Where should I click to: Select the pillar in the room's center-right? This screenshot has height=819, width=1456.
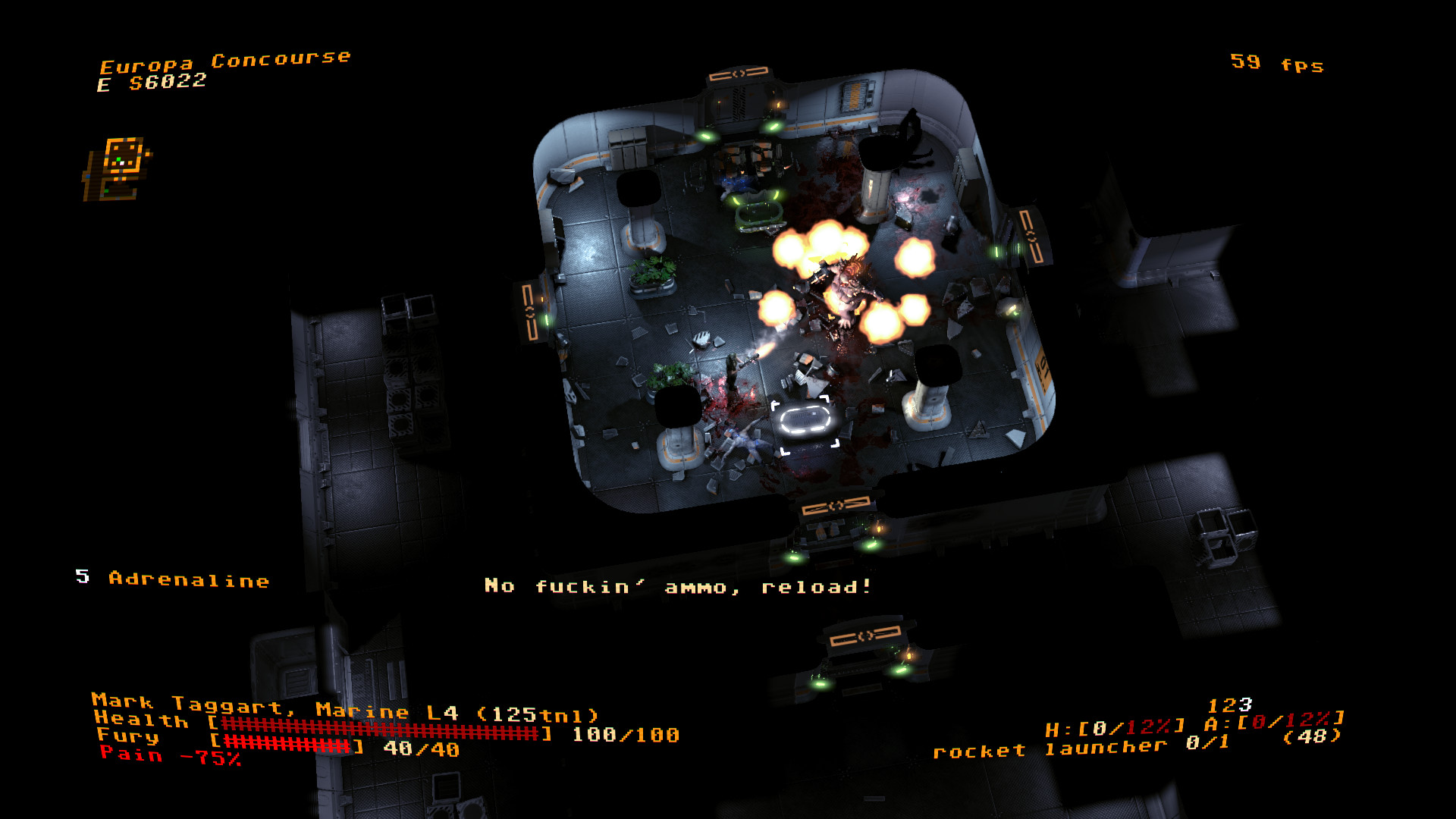pyautogui.click(x=927, y=409)
